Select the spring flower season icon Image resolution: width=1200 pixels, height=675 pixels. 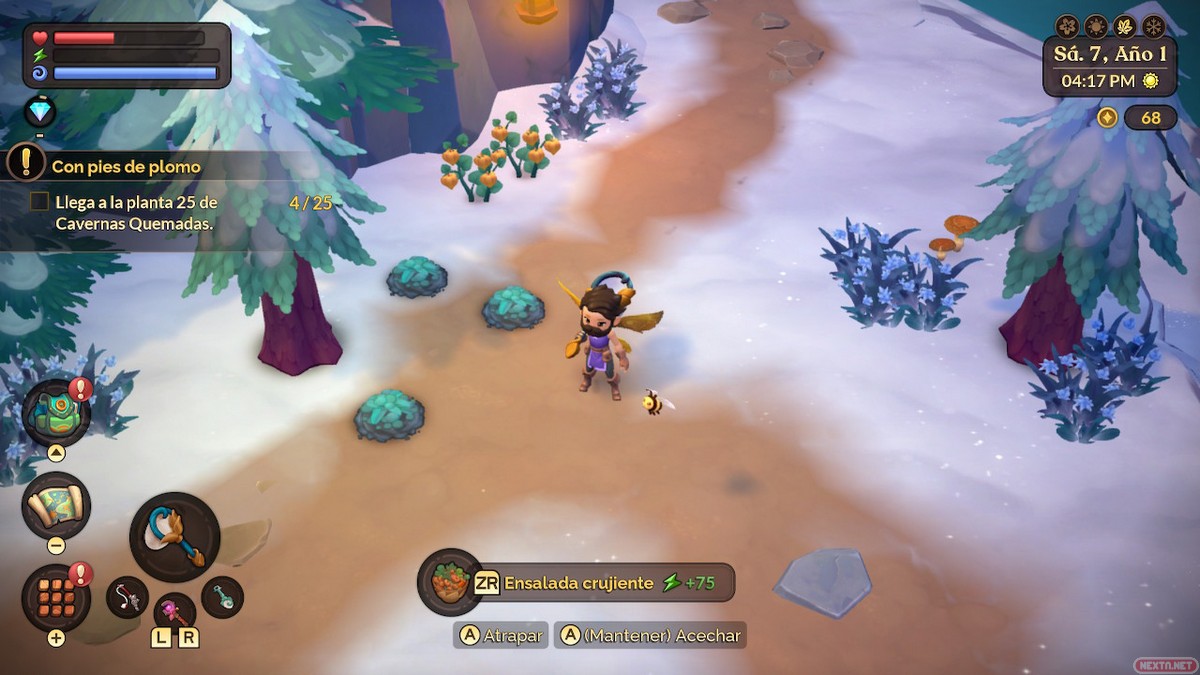click(1068, 26)
